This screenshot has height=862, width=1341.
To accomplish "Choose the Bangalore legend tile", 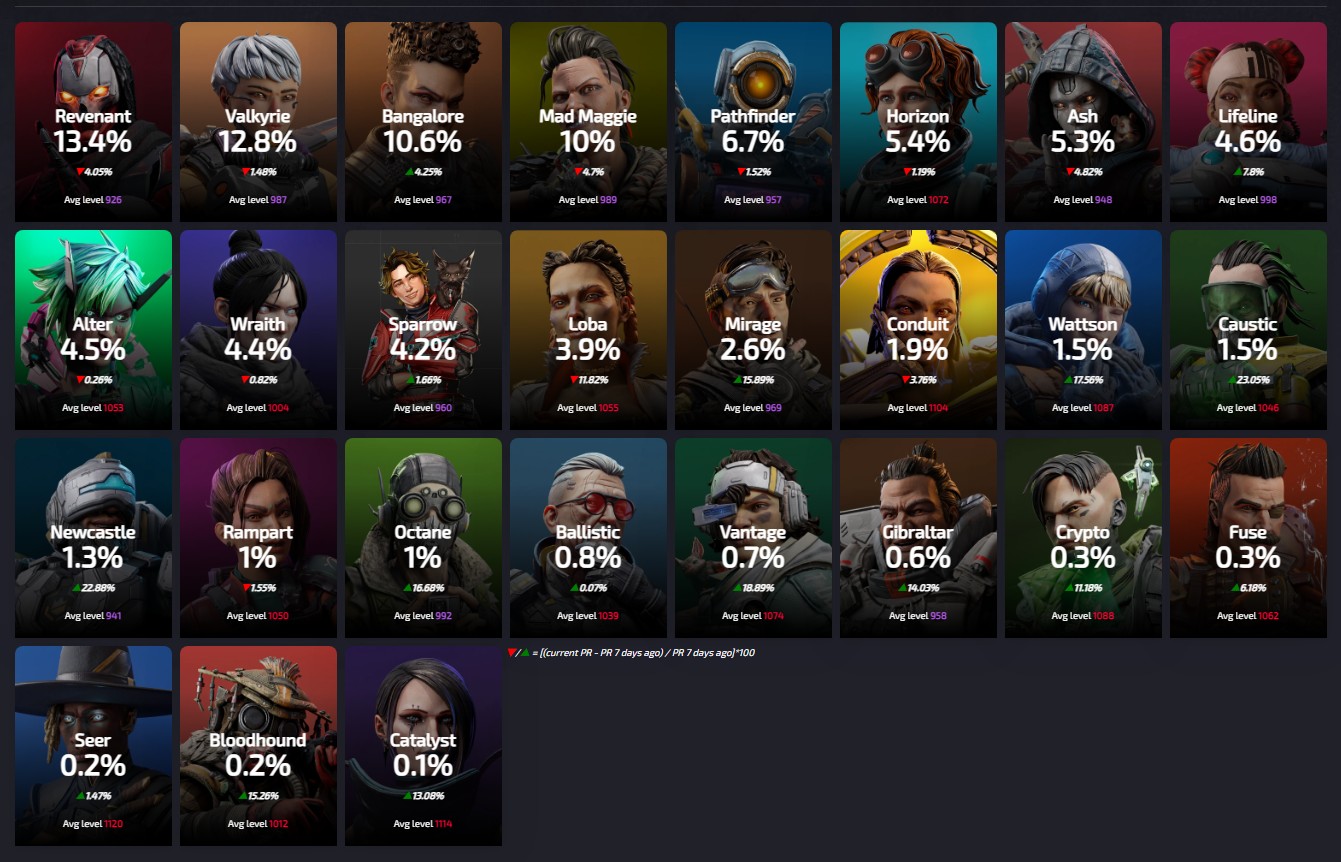I will click(x=423, y=122).
